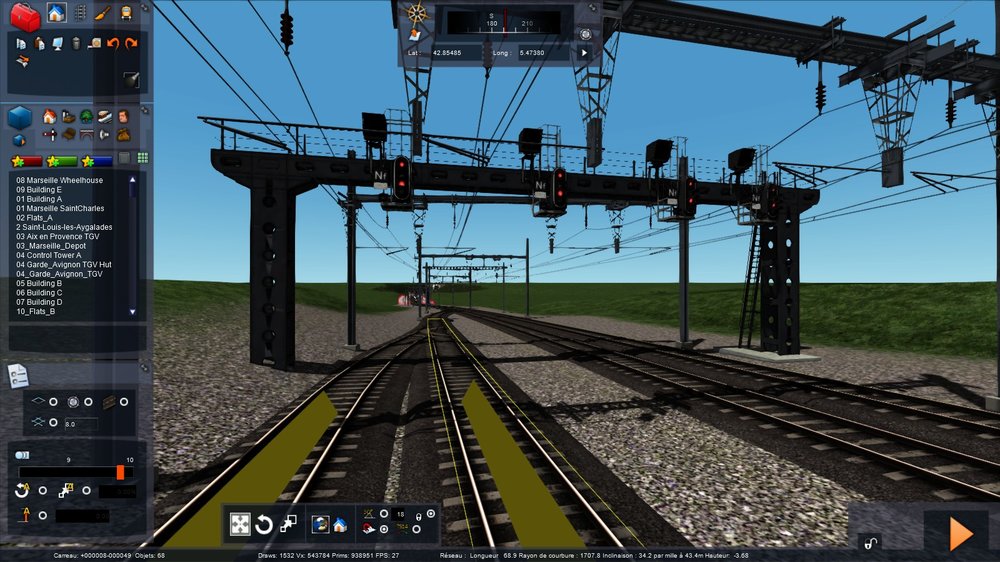Click the orange play button
The width and height of the screenshot is (1000, 562).
[x=960, y=533]
